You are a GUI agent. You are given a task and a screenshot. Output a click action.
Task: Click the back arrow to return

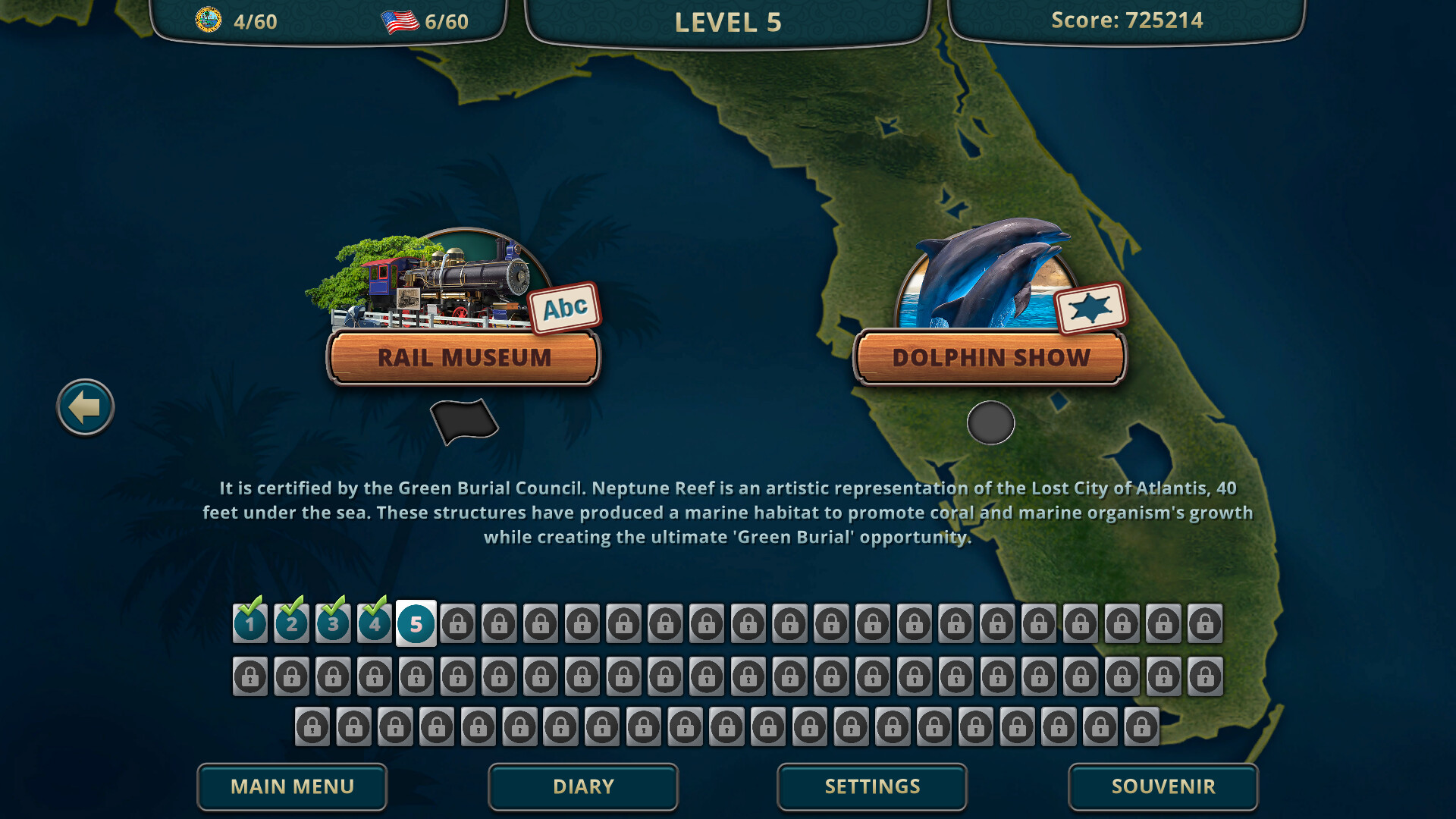(84, 406)
